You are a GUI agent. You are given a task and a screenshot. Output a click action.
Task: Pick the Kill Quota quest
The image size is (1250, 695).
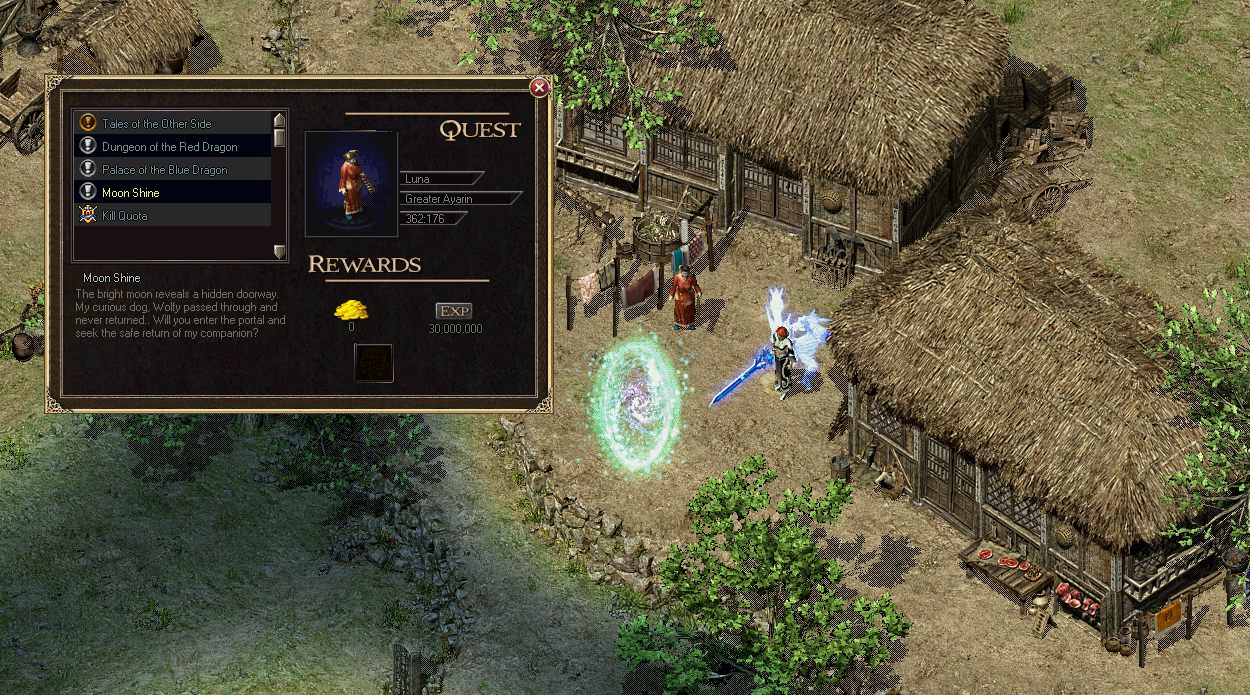pos(124,216)
